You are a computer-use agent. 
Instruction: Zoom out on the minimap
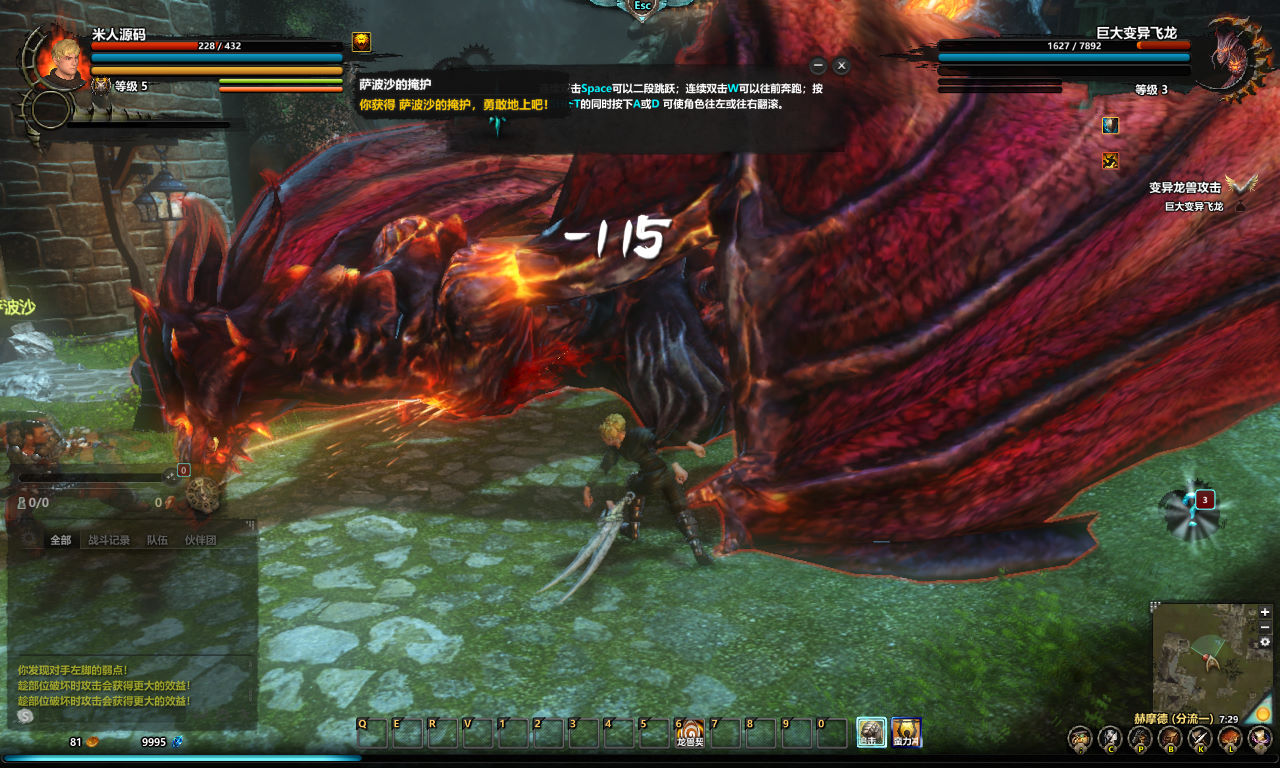coord(1265,627)
